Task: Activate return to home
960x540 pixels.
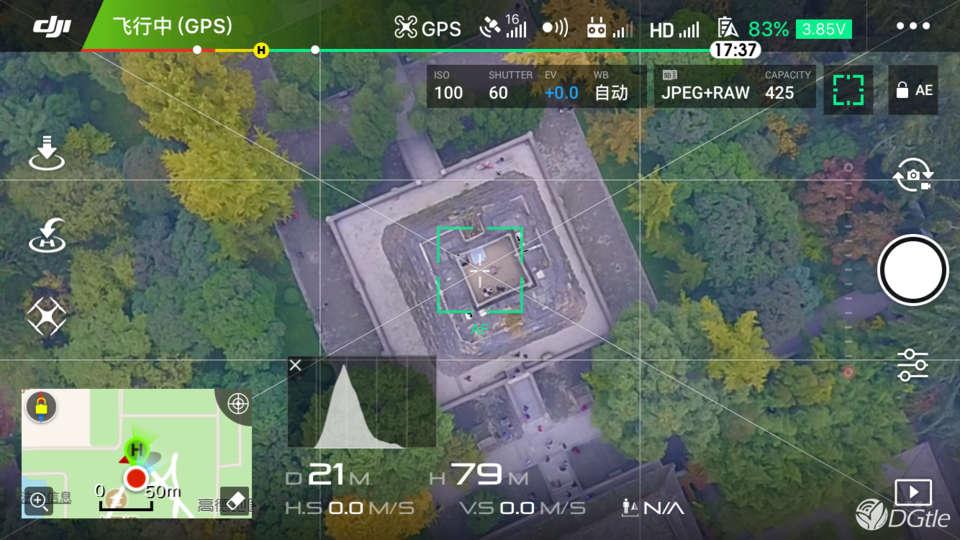Action: 46,236
